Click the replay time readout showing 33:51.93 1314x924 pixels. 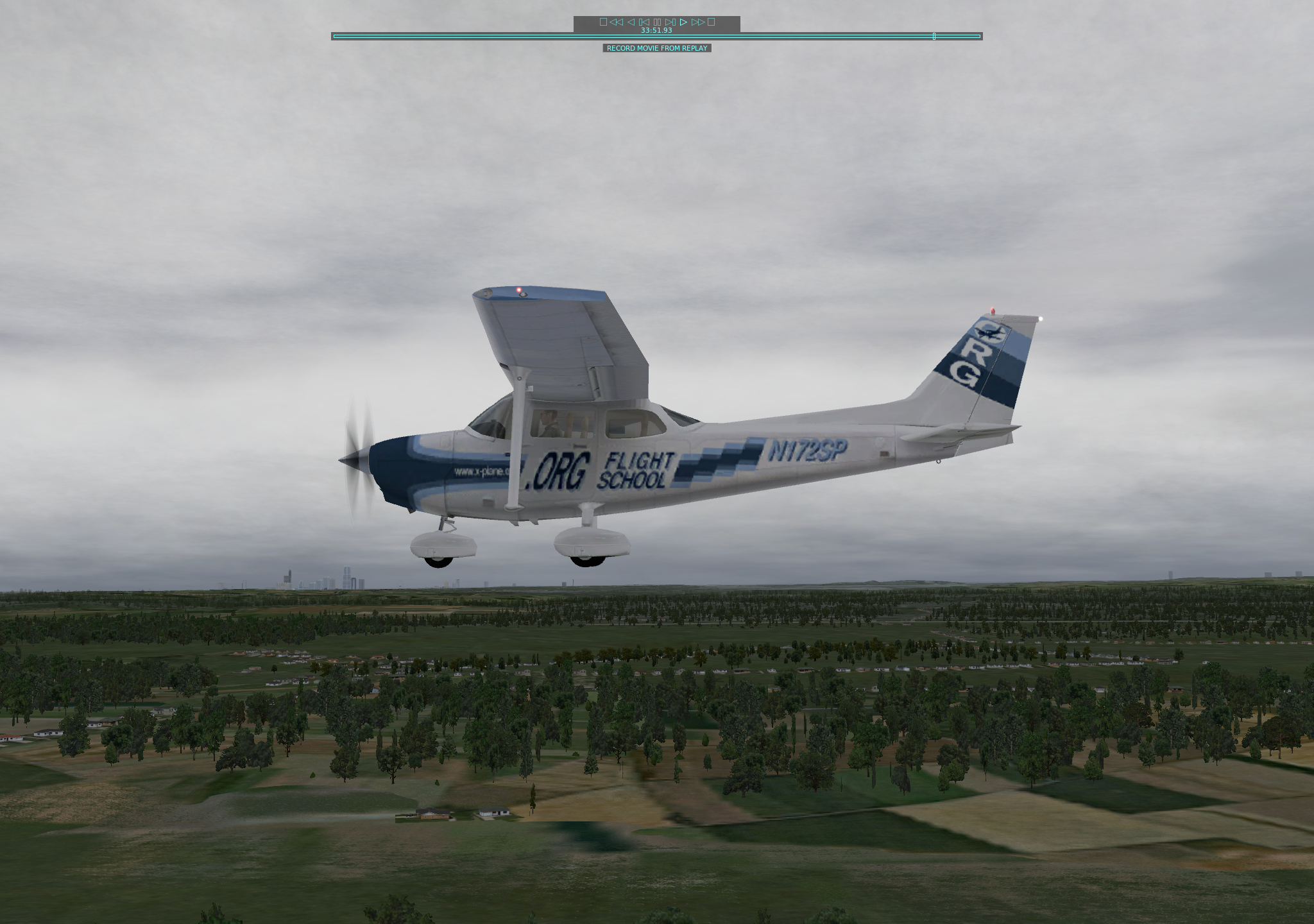point(656,30)
